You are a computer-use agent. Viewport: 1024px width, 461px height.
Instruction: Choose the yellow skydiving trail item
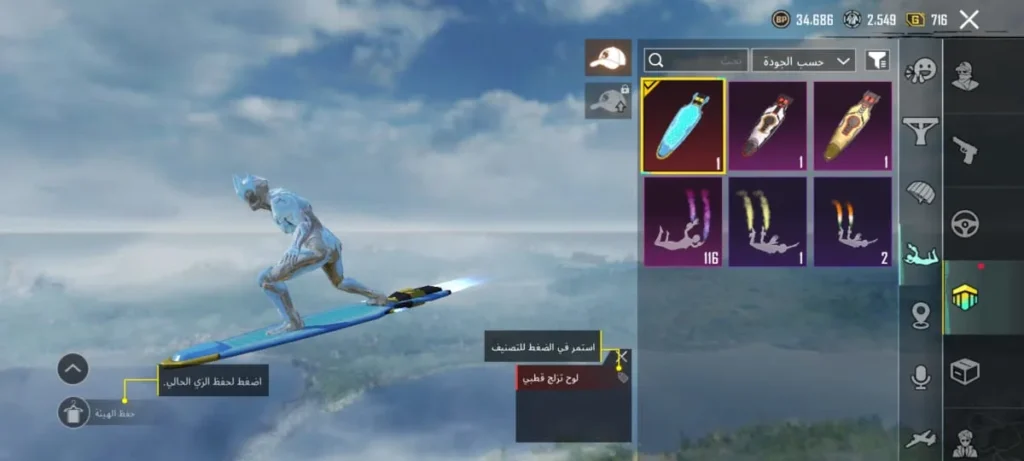click(x=768, y=221)
